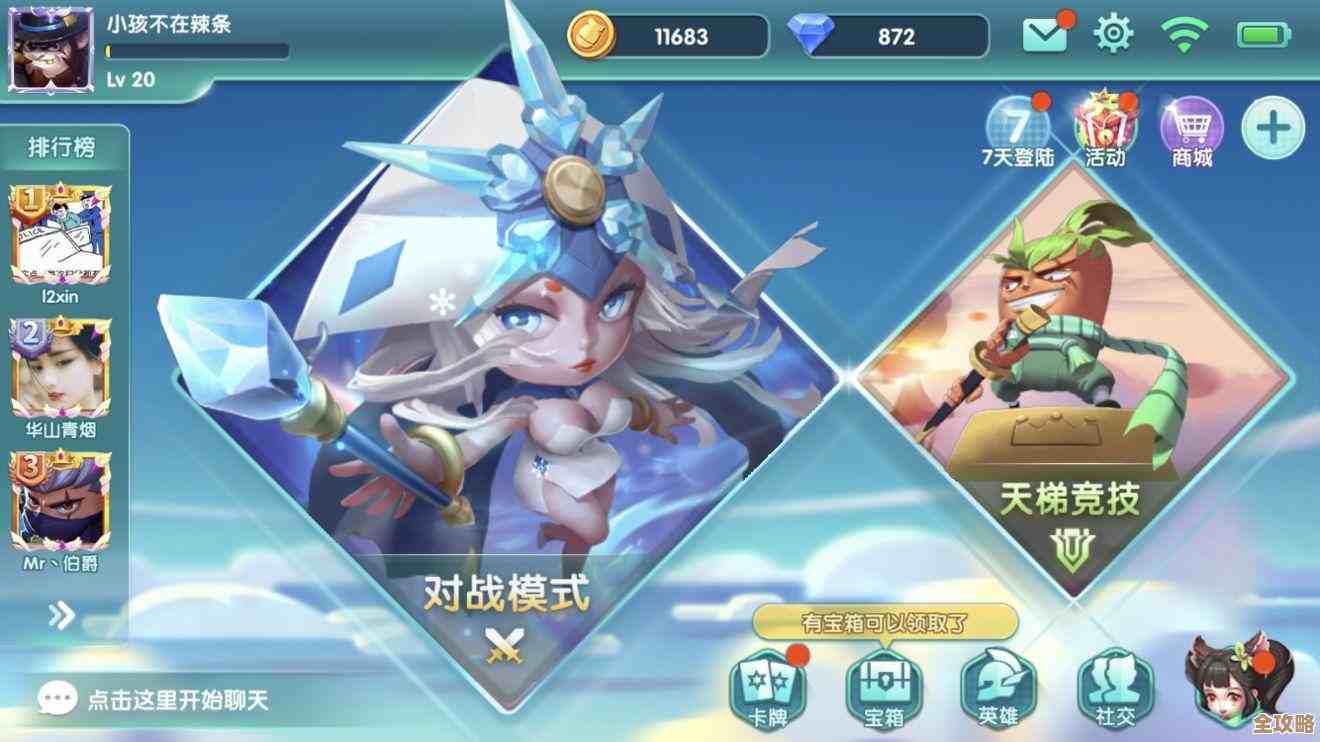Open the game settings gear
This screenshot has width=1320, height=742.
[x=1113, y=33]
